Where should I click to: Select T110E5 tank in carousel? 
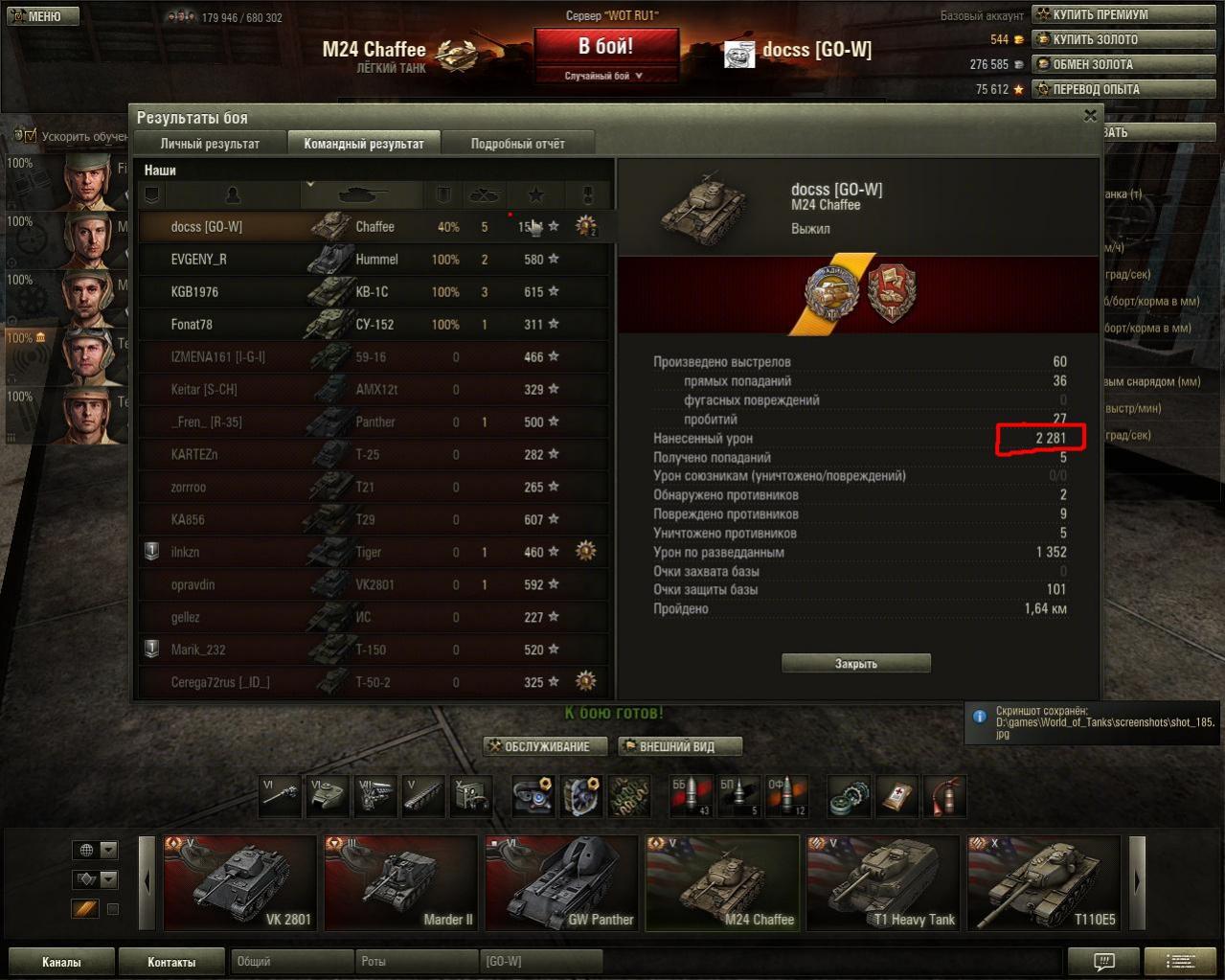coord(1043,883)
